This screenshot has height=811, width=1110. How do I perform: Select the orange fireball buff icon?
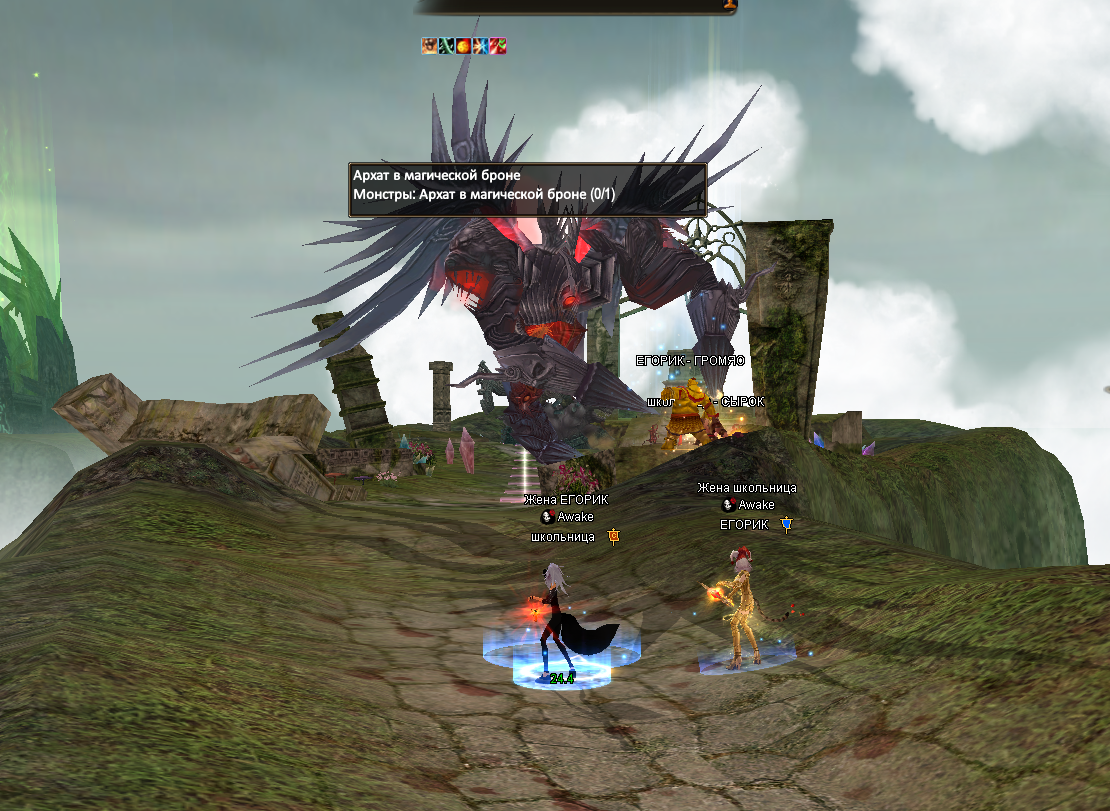[463, 45]
